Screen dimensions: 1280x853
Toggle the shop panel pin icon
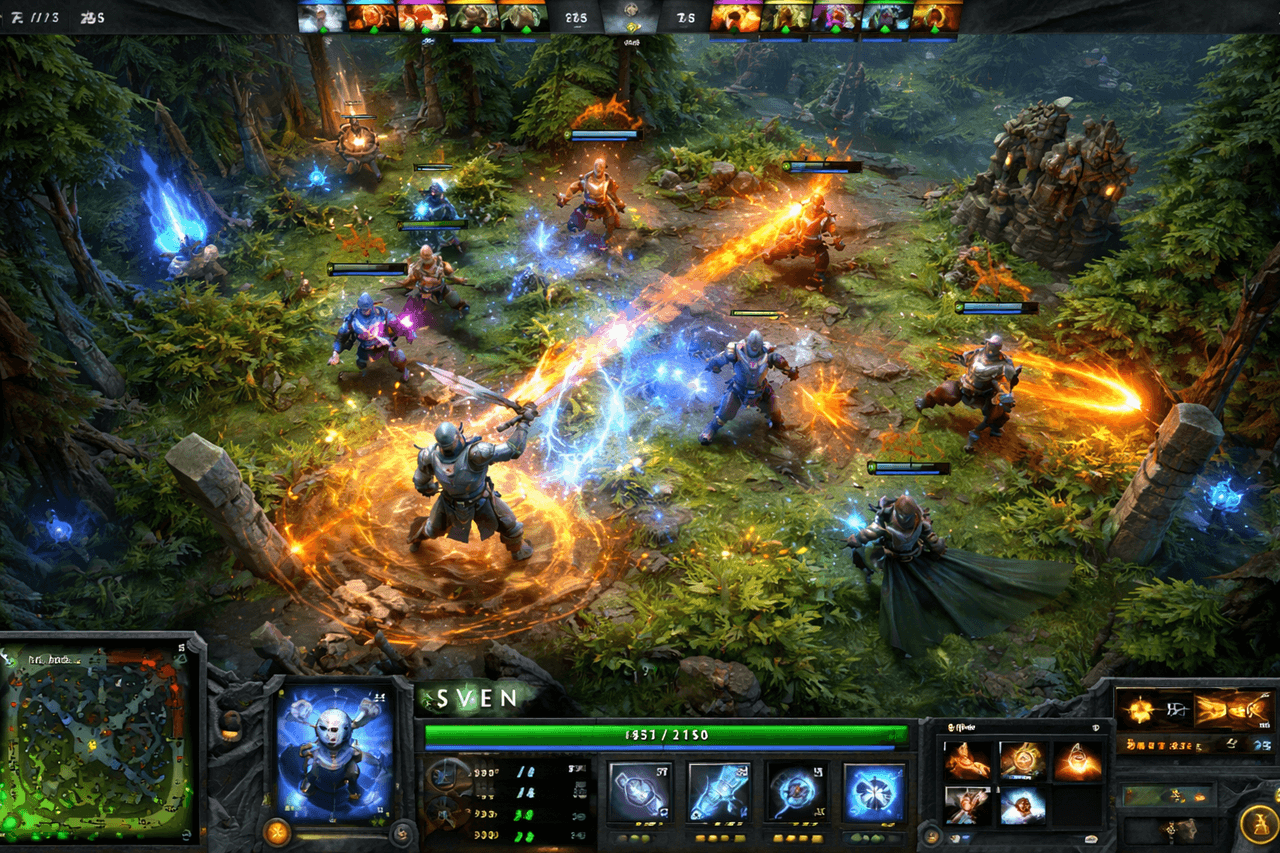(x=1095, y=728)
